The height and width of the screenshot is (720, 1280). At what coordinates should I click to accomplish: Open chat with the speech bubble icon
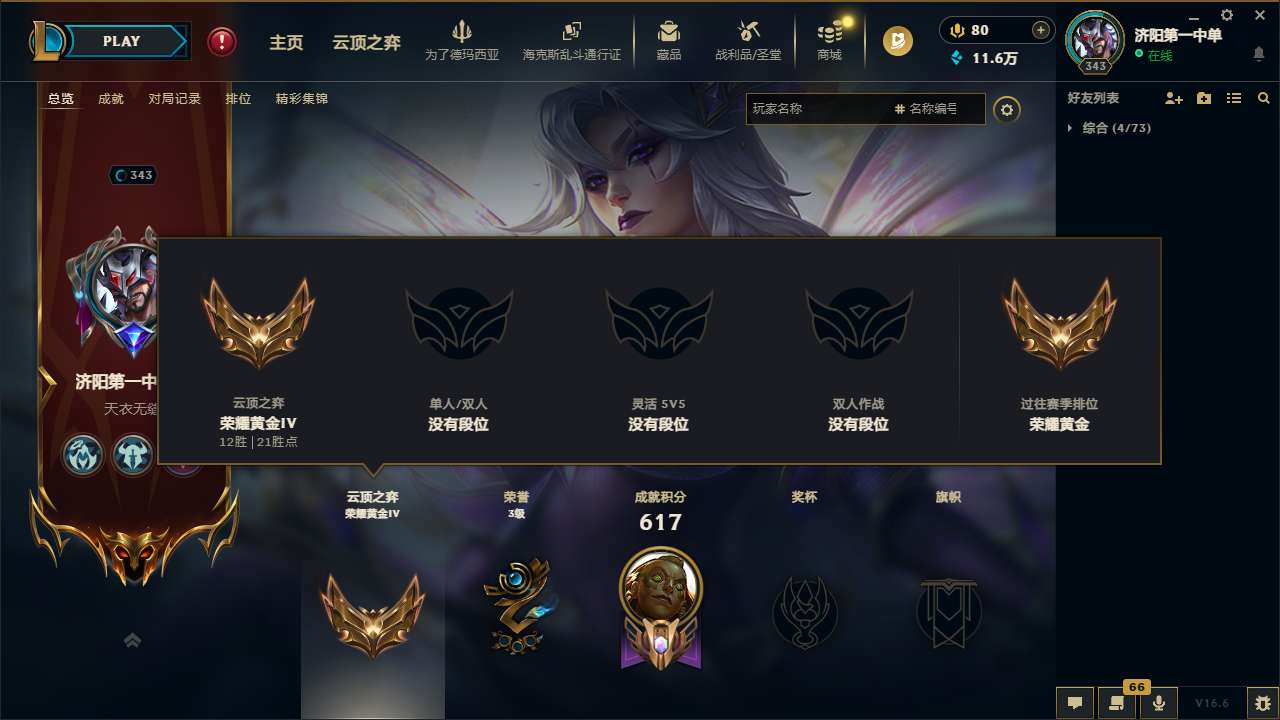(1074, 703)
